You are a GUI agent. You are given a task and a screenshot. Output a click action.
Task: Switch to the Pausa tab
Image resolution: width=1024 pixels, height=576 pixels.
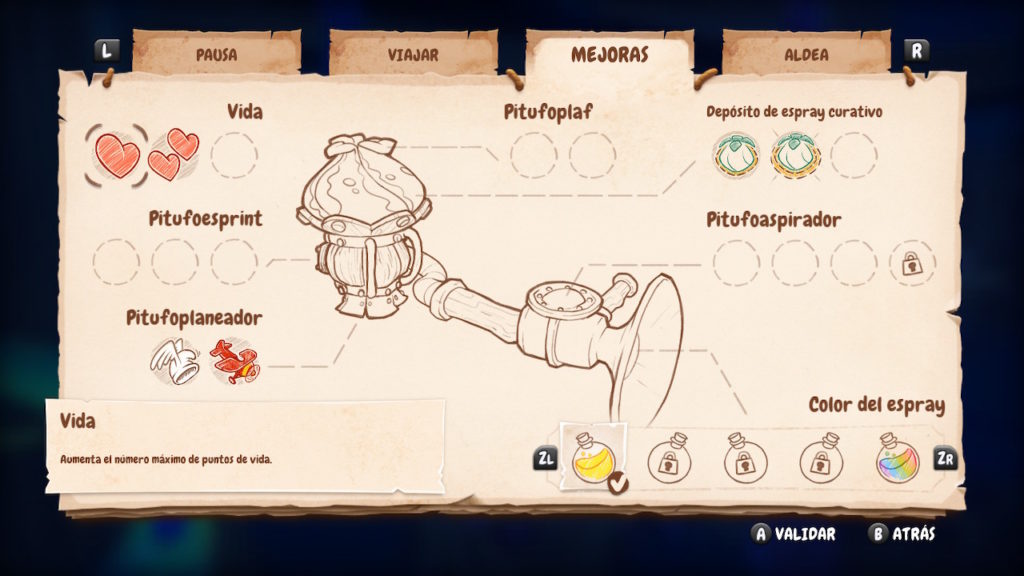tap(216, 54)
